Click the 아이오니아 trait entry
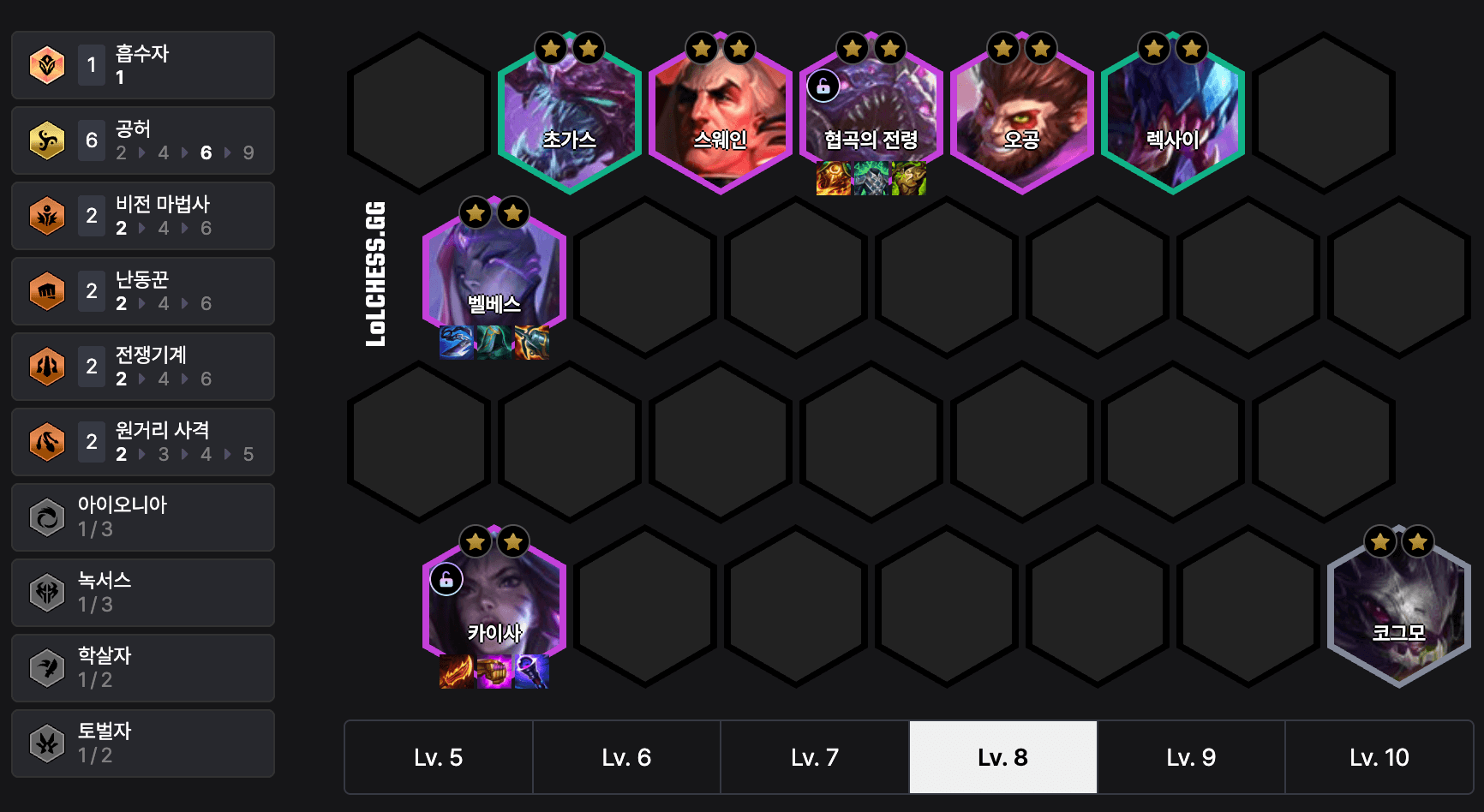 pos(143,517)
